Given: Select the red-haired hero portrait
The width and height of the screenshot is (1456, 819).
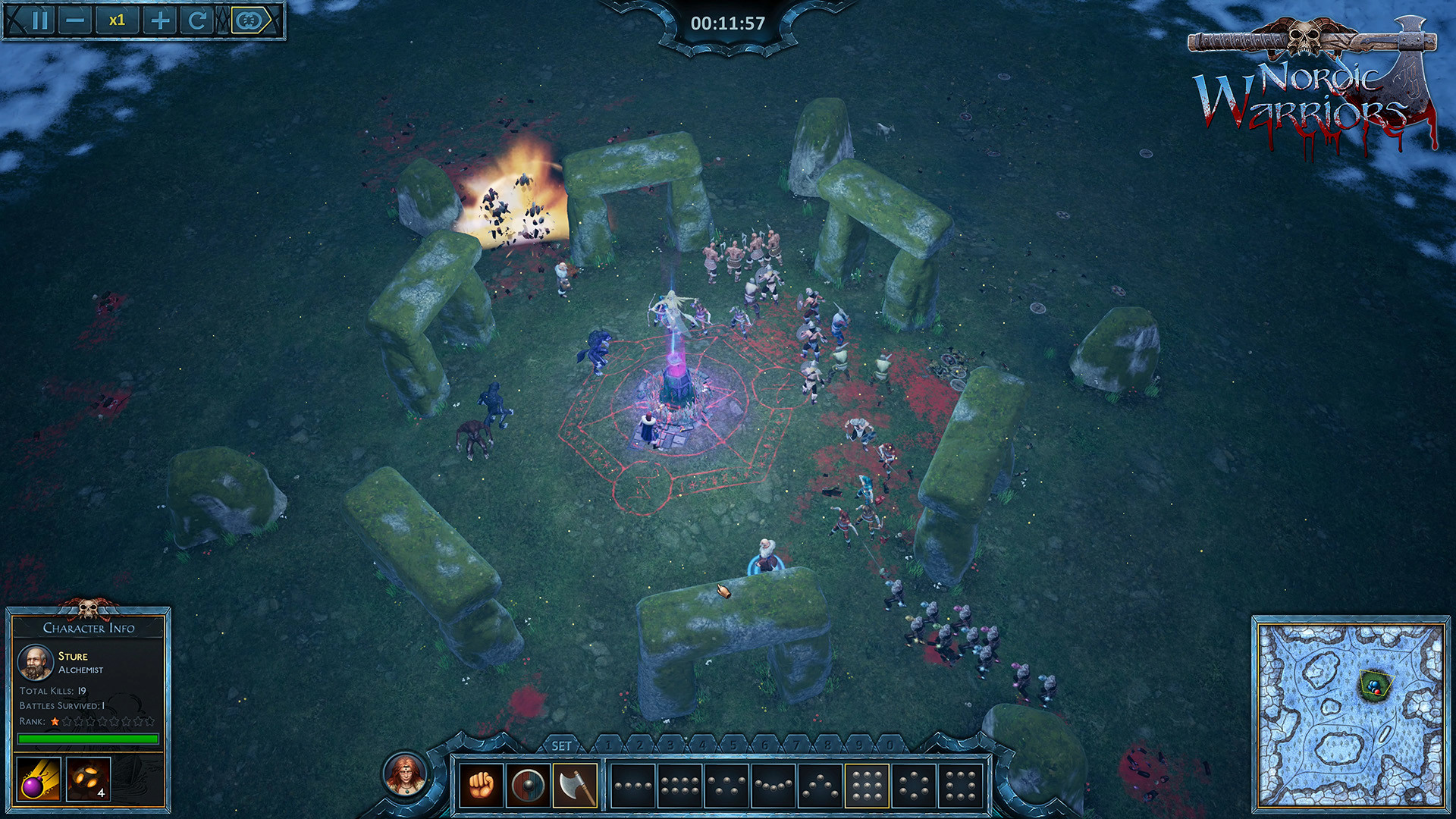Looking at the screenshot, I should point(406,774).
